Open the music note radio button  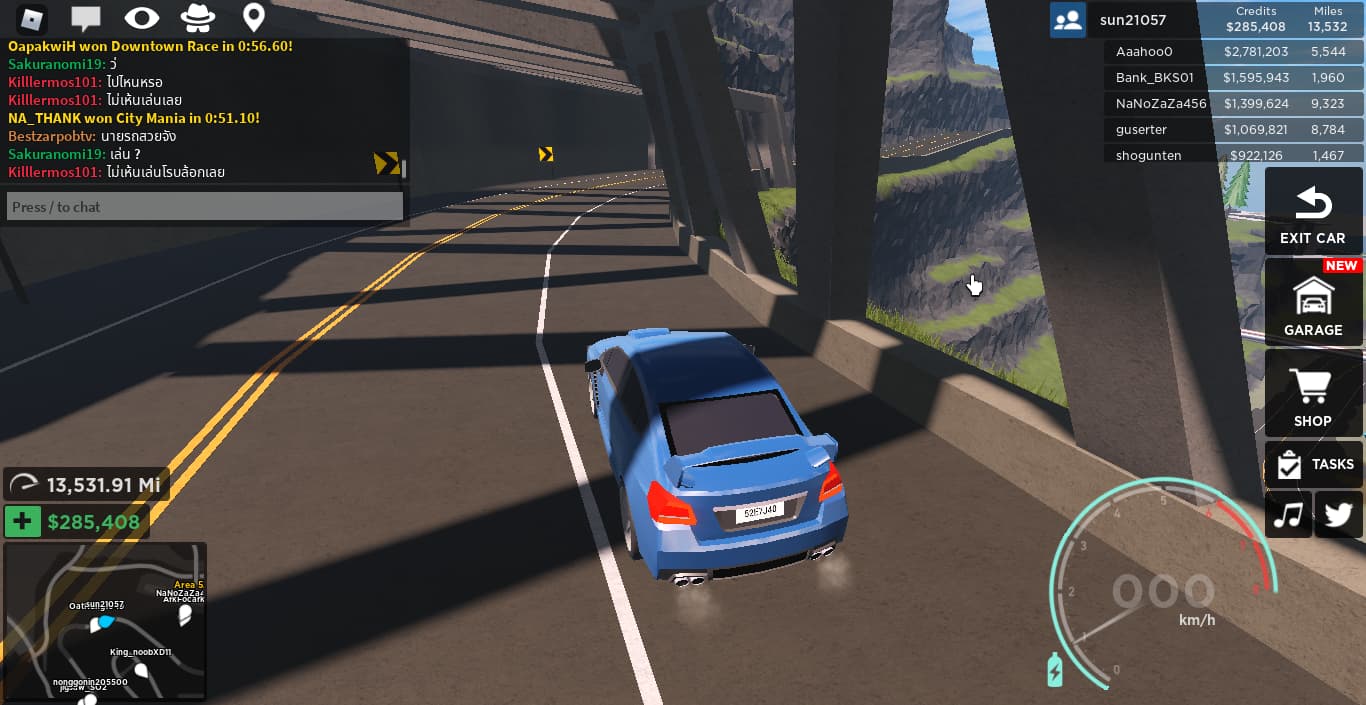(x=1289, y=514)
